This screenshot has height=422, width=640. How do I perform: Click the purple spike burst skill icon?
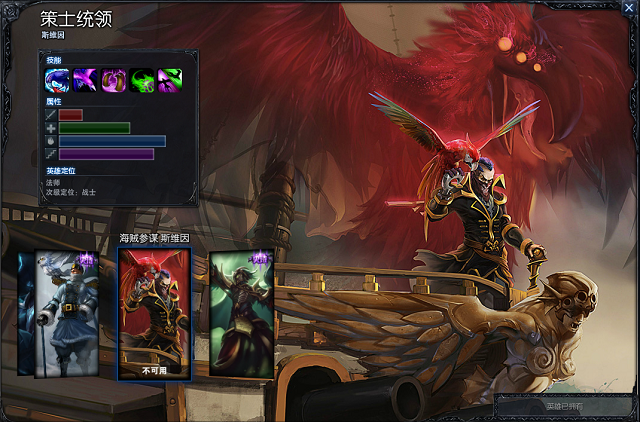pyautogui.click(x=85, y=80)
